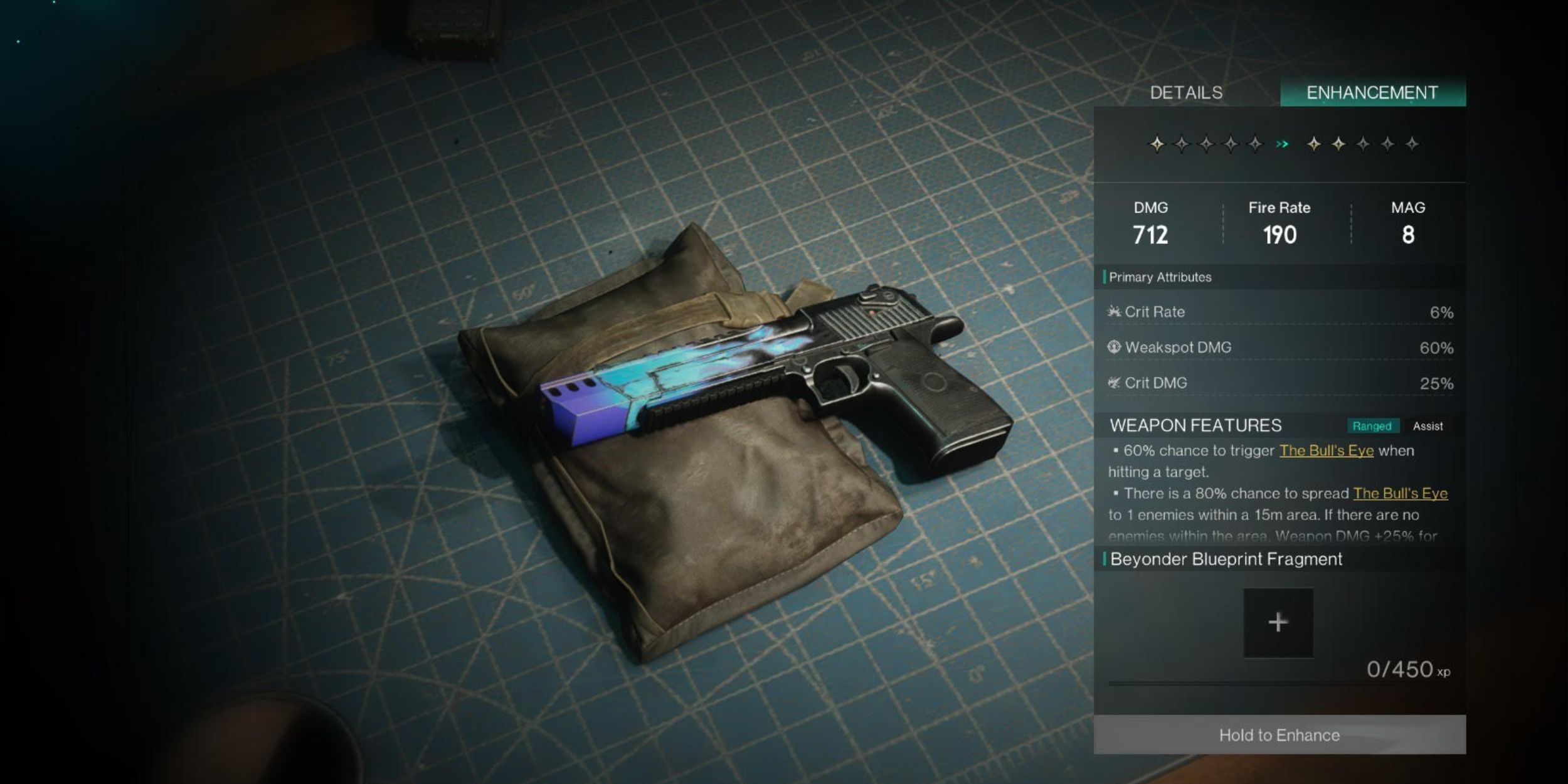
Task: Choose the Assist weapon feature tag
Action: pyautogui.click(x=1428, y=426)
